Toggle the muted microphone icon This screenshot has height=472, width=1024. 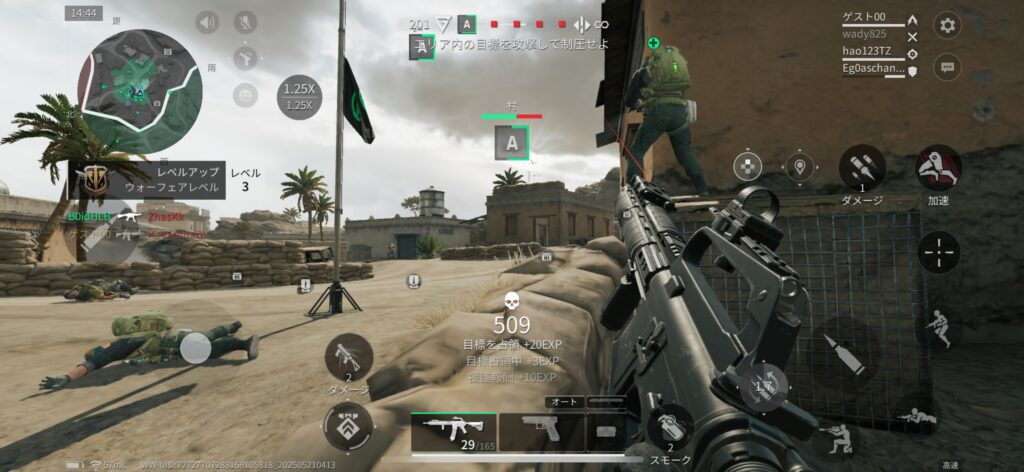click(245, 22)
